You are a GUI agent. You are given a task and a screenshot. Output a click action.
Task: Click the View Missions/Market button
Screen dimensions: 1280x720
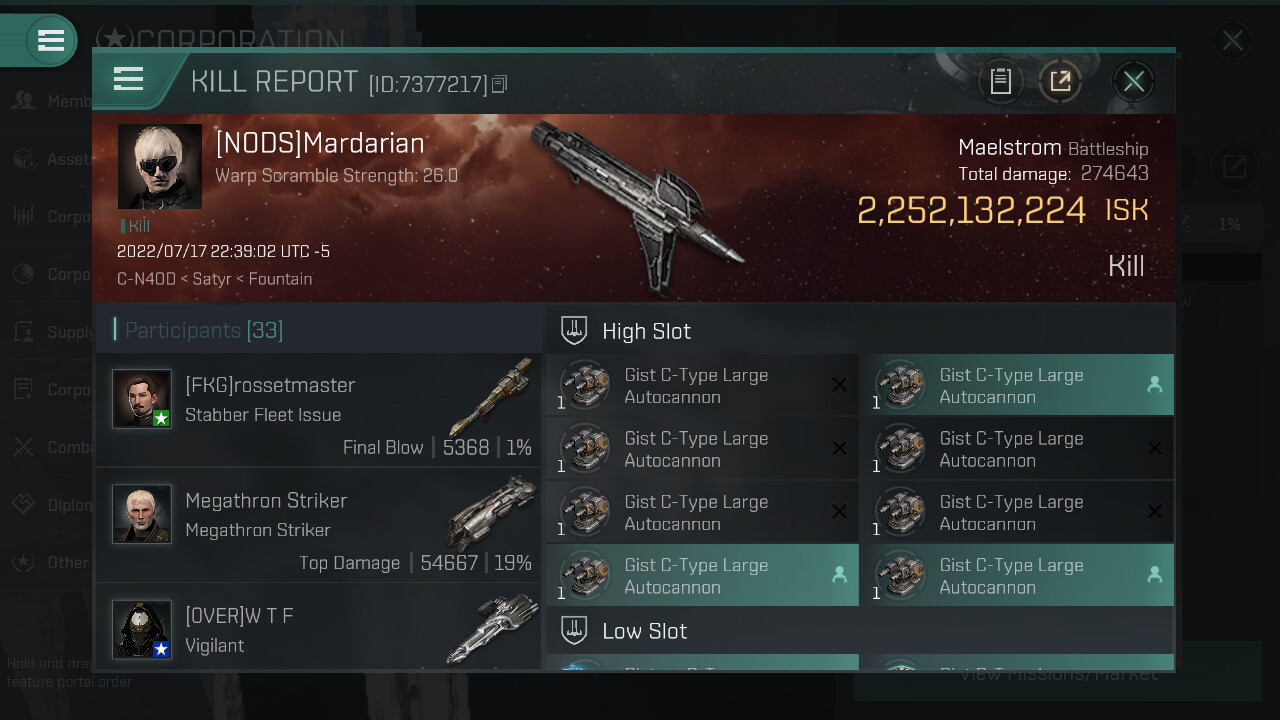1058,675
